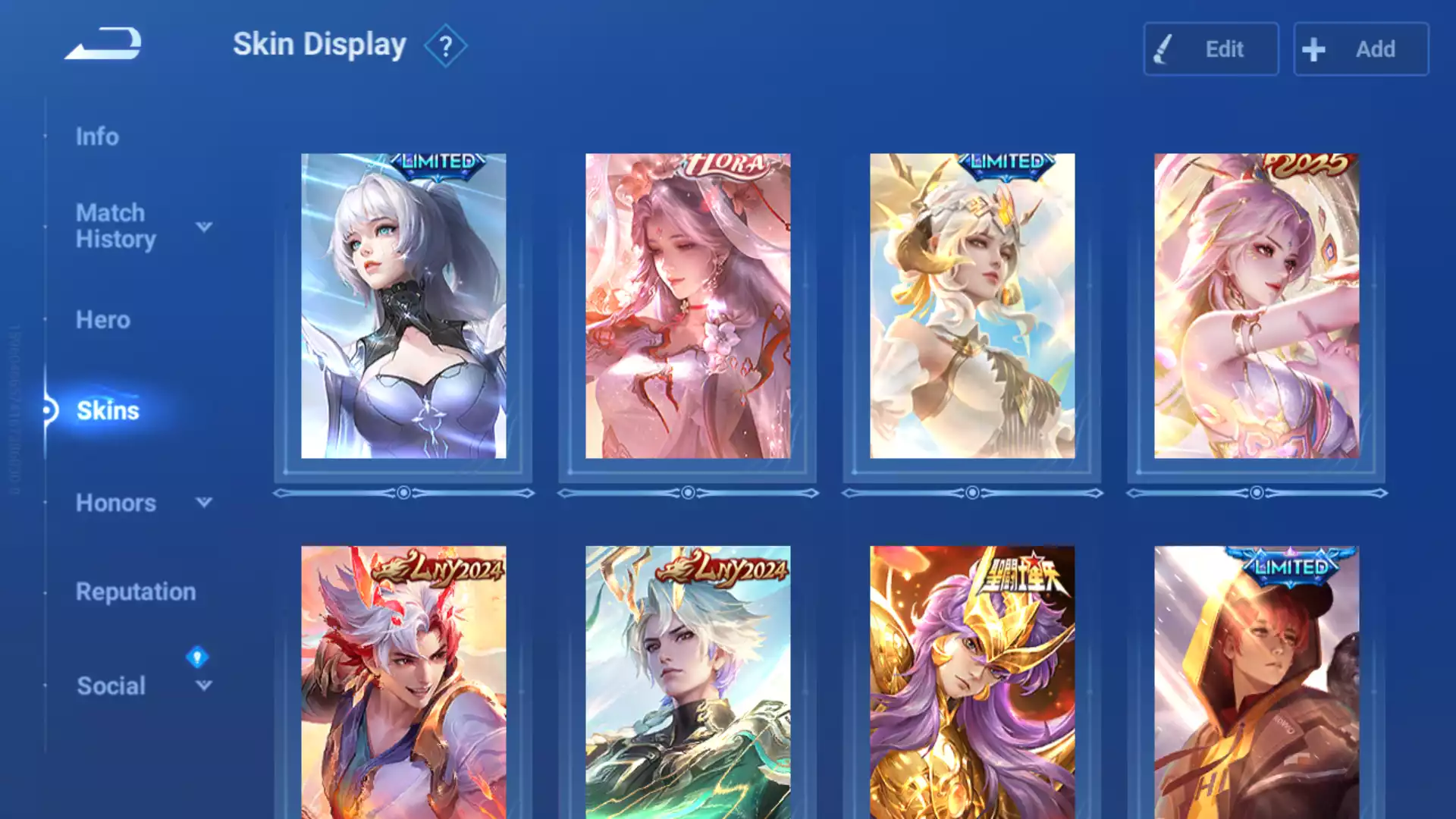Open the Match History section
Image resolution: width=1456 pixels, height=819 pixels.
tap(115, 226)
